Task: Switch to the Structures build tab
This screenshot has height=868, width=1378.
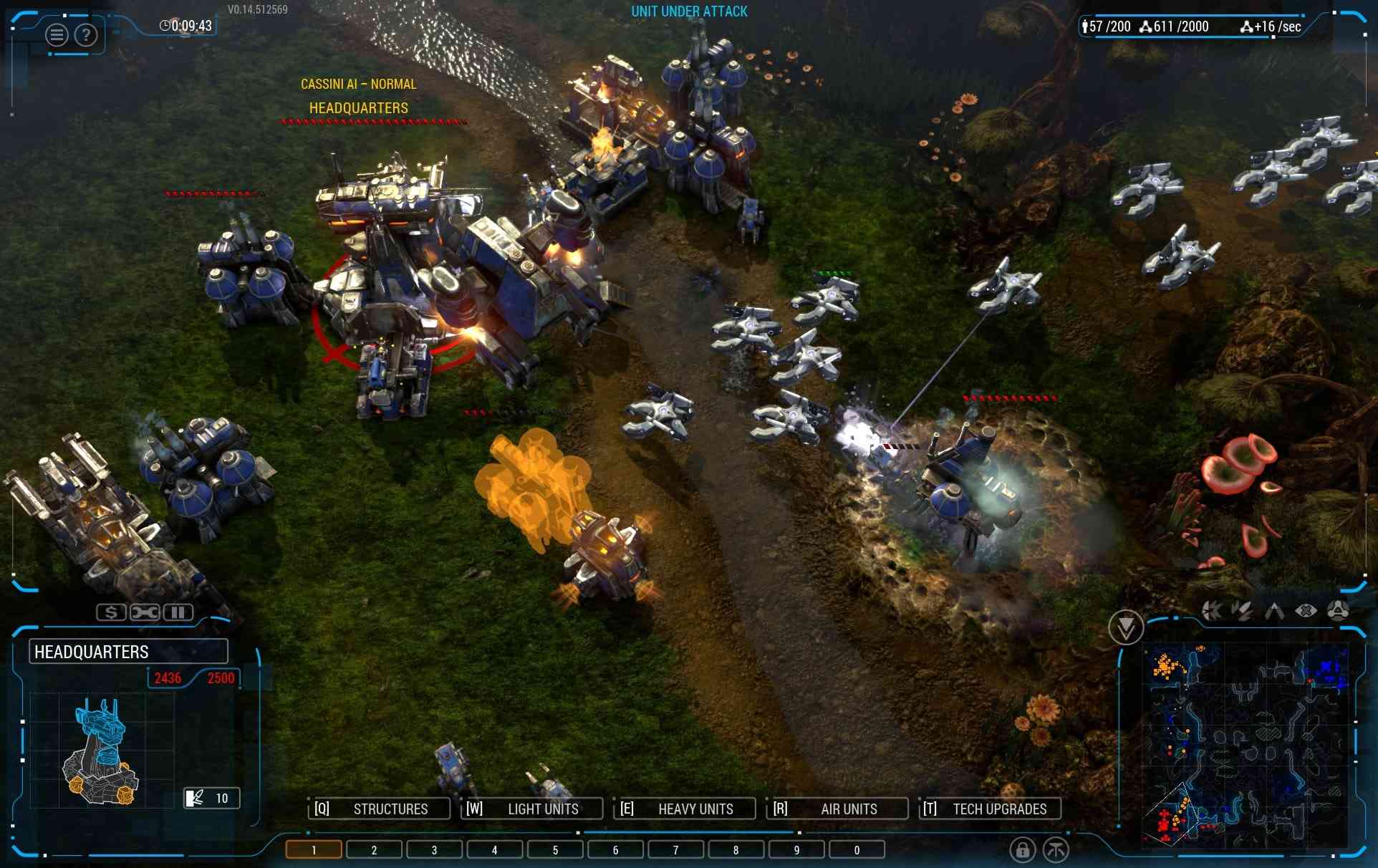Action: [x=380, y=809]
